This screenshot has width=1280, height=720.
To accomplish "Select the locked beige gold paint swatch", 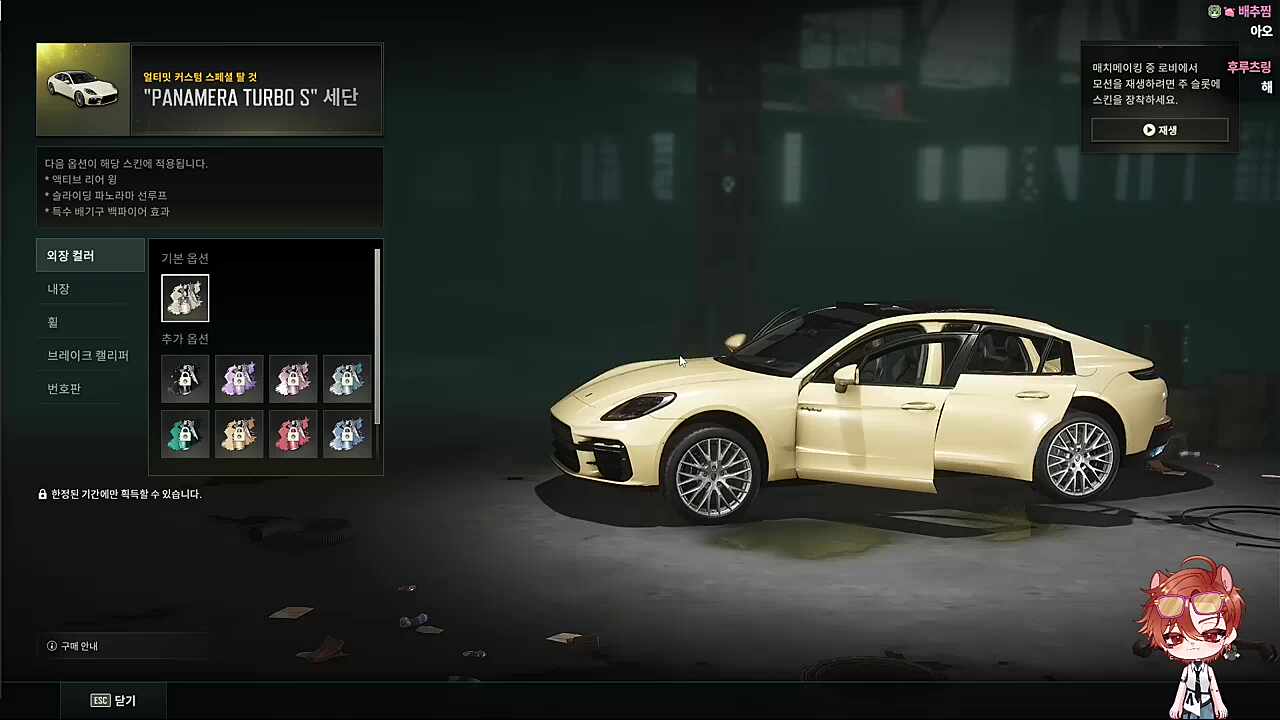I will [x=239, y=434].
